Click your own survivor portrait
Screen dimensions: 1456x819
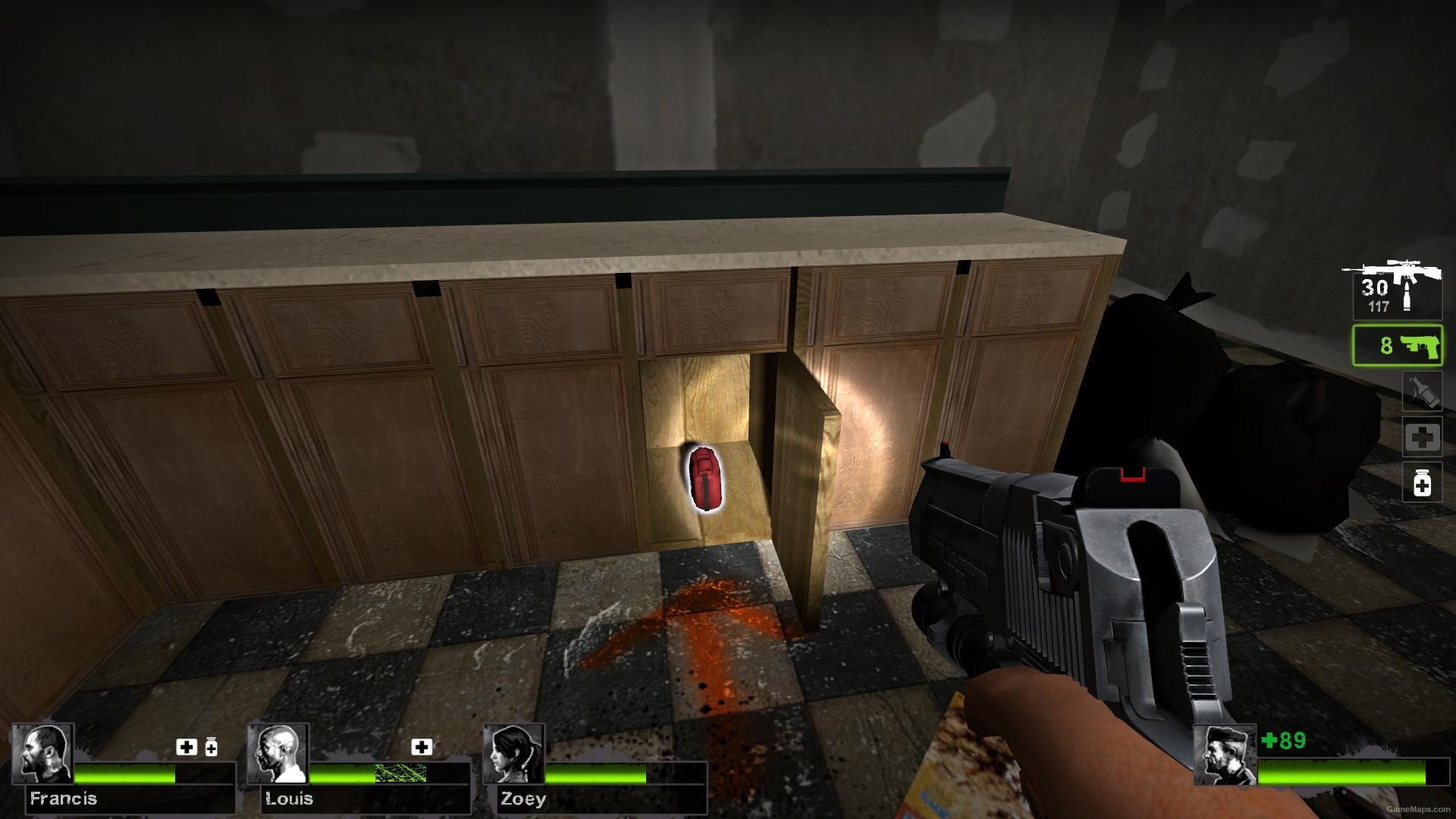click(1224, 754)
